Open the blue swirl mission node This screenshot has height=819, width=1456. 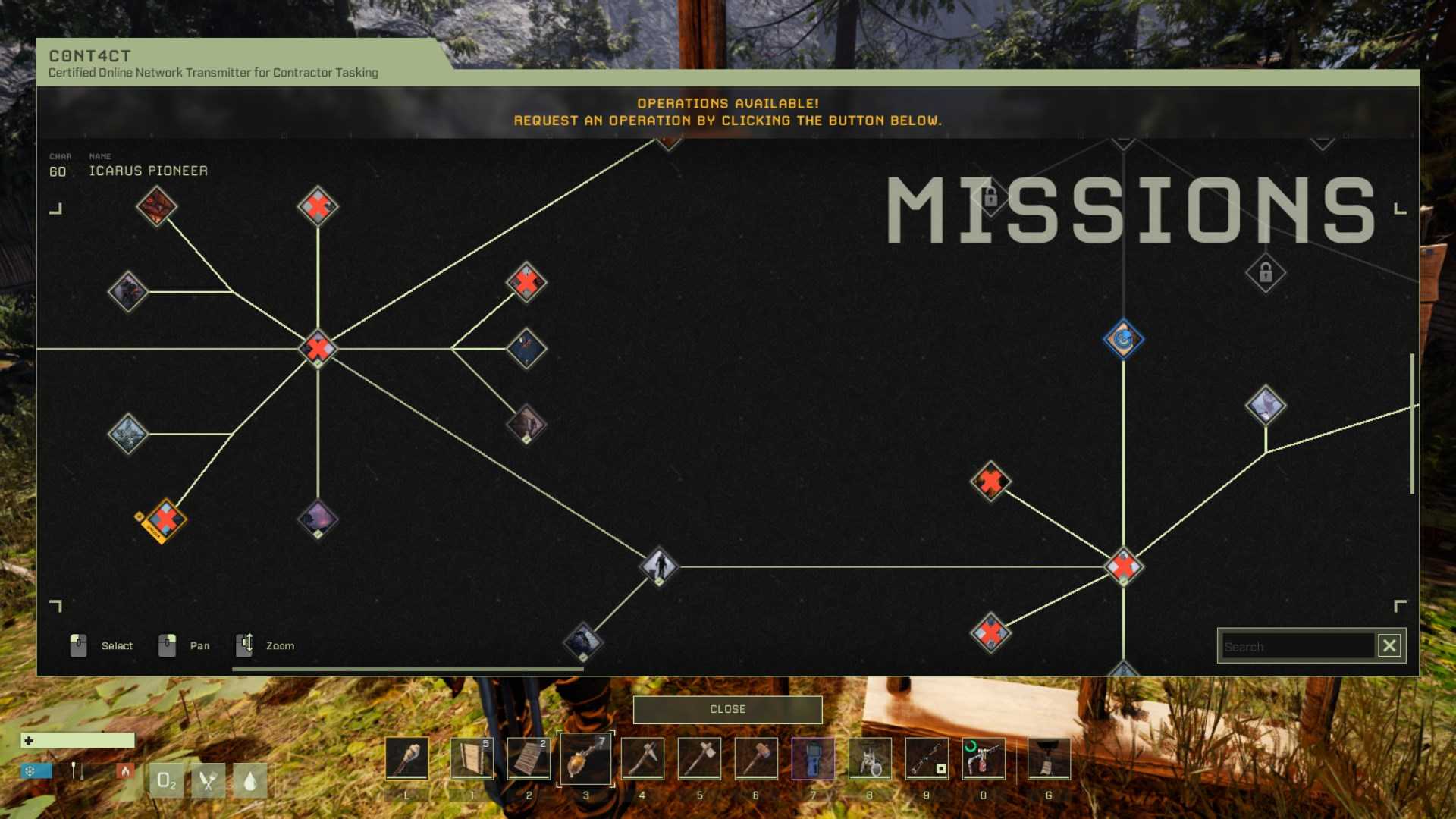tap(1123, 339)
